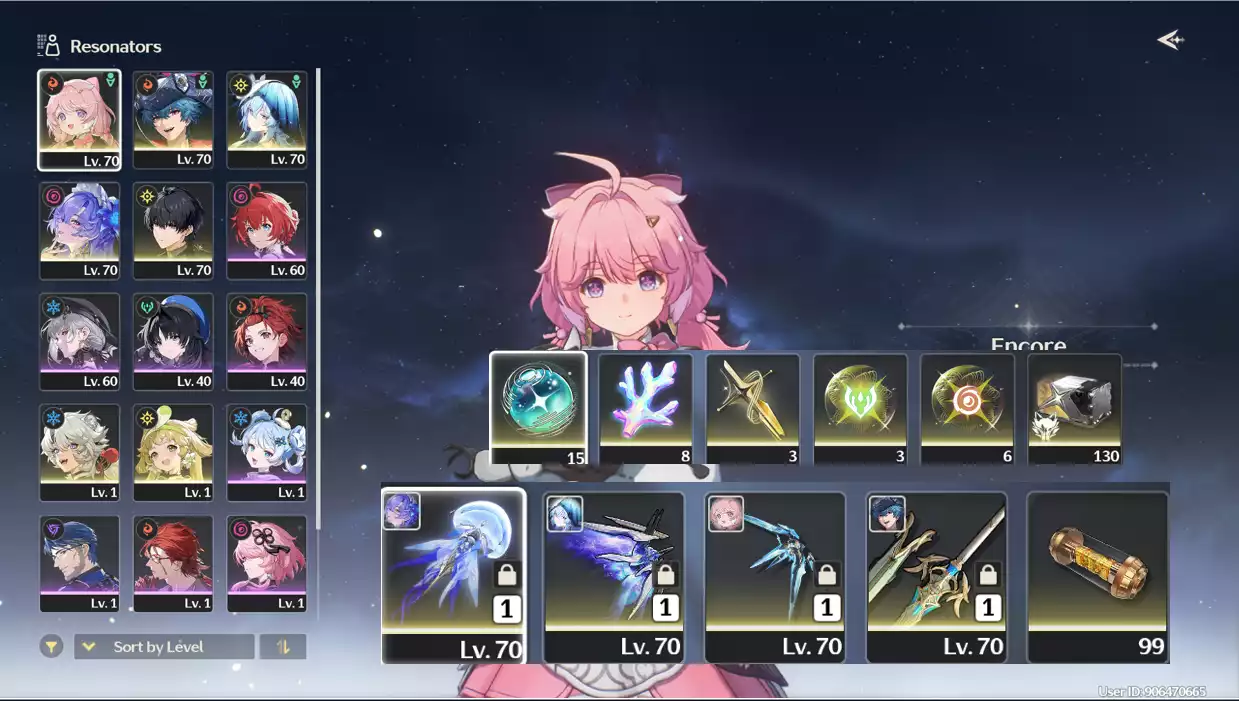The width and height of the screenshot is (1239, 701).
Task: Select the pink-haired Encore portrait at Lv. 70
Action: (x=79, y=119)
